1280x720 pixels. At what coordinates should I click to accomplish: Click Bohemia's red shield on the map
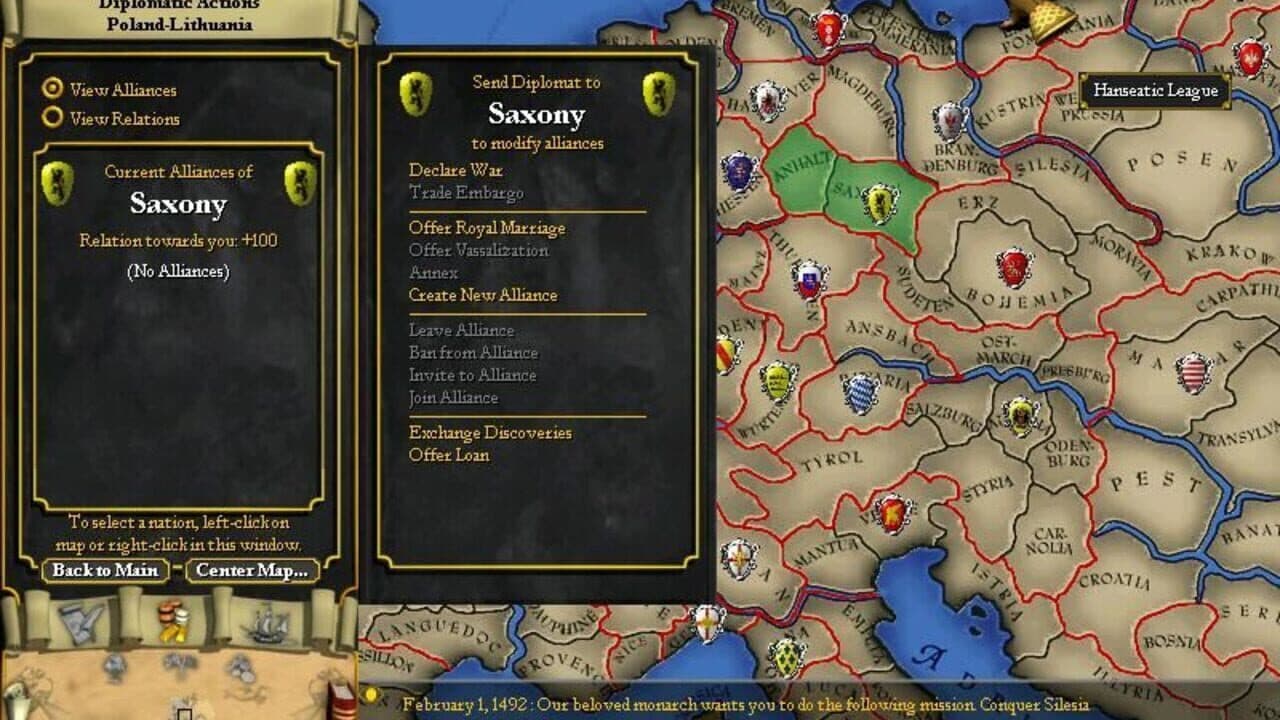[x=1013, y=268]
